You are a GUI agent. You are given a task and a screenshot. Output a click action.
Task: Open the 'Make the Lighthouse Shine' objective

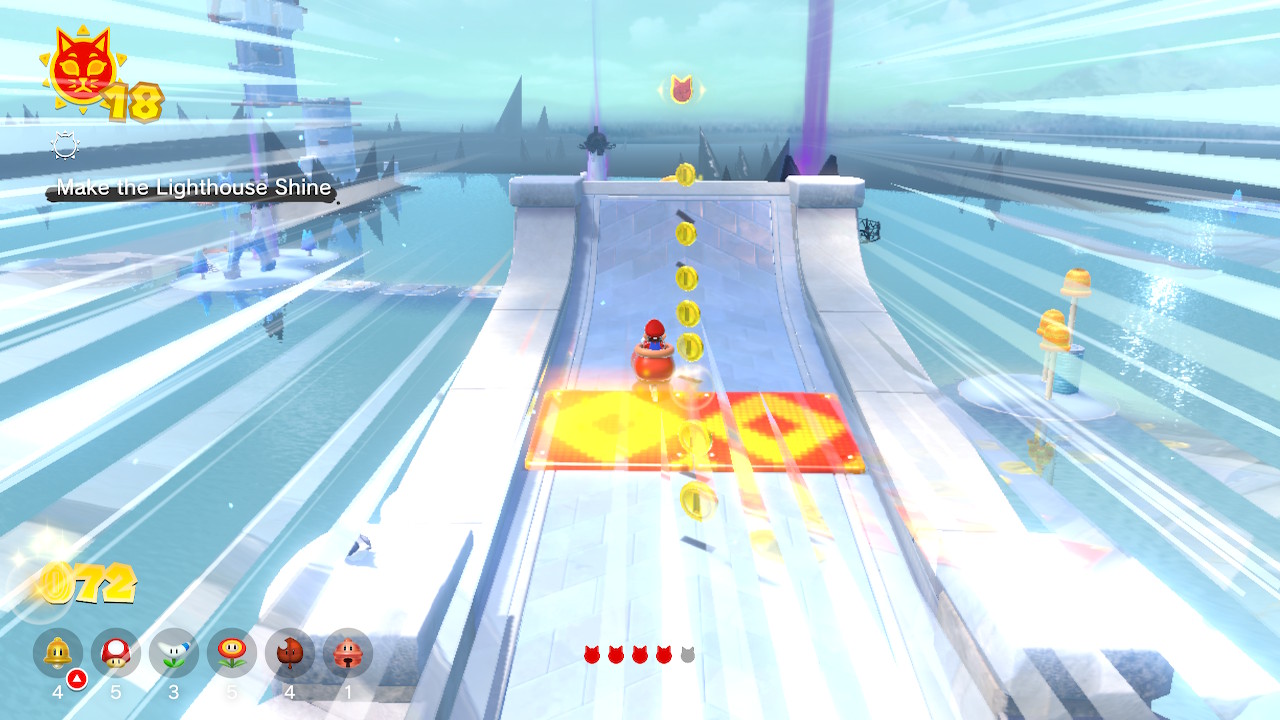(x=193, y=188)
